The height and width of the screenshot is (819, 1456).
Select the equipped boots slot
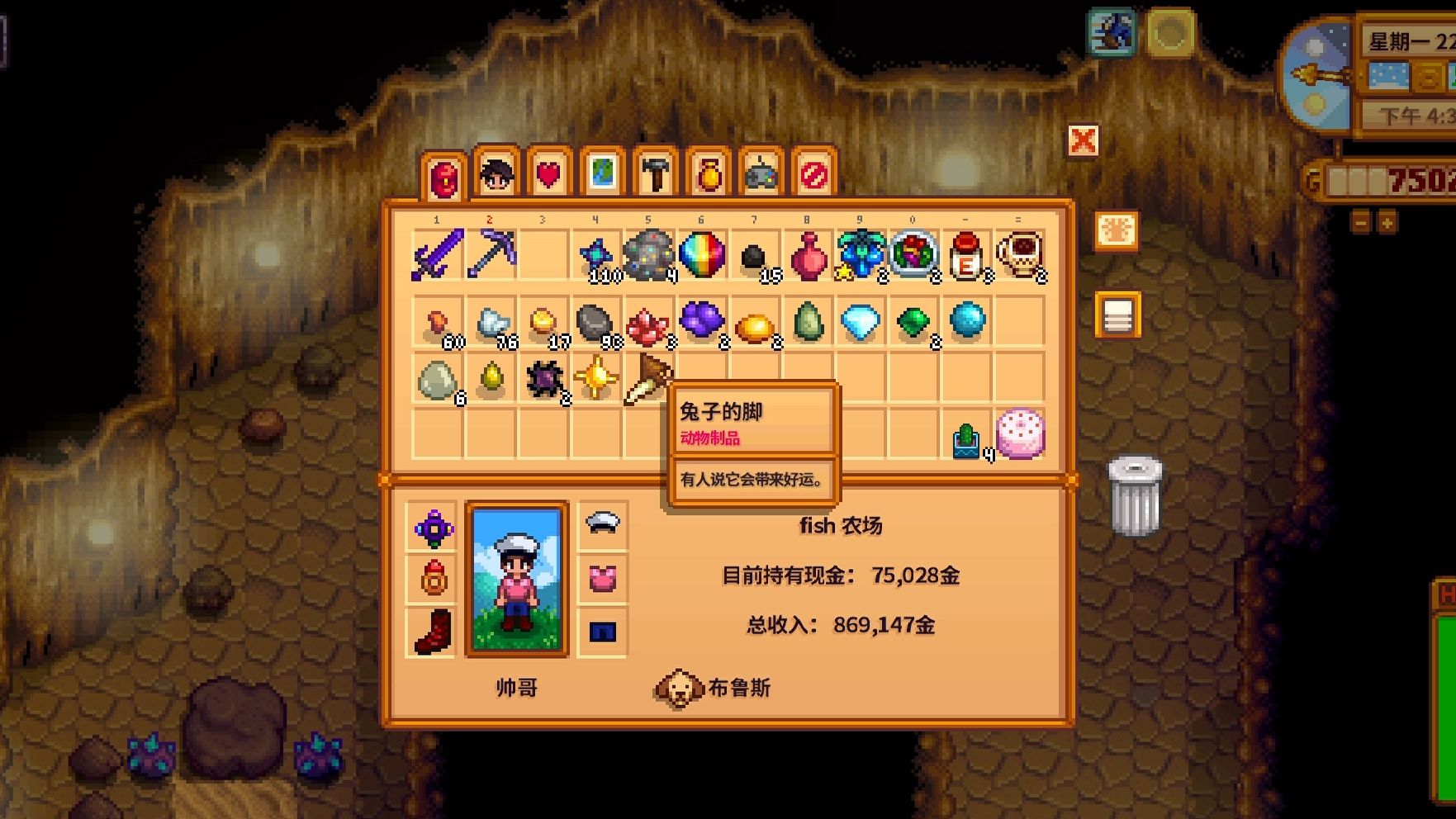tap(433, 632)
